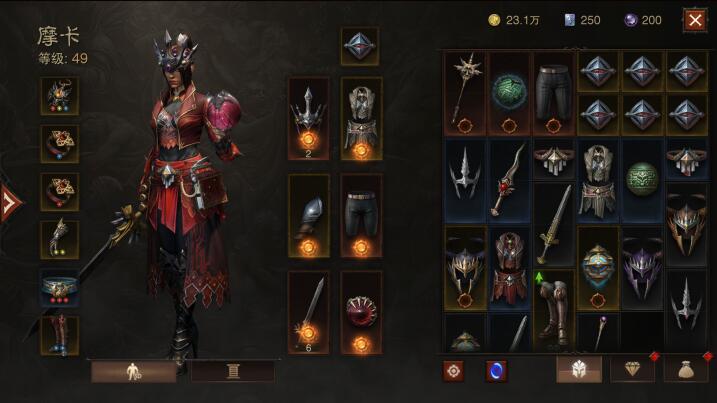This screenshot has height=403, width=717.
Task: Click the red target button below inventory
Action: coord(454,370)
